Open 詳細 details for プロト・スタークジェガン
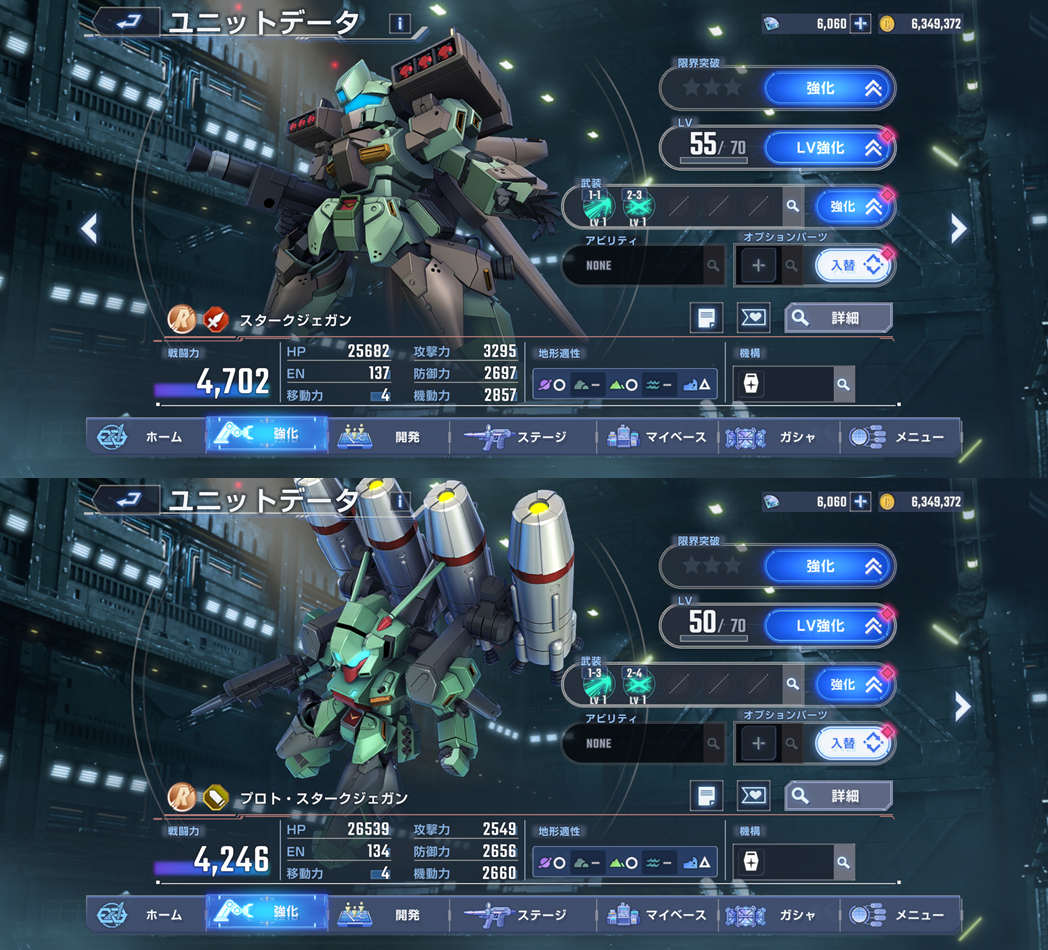Image resolution: width=1048 pixels, height=950 pixels. [x=838, y=796]
